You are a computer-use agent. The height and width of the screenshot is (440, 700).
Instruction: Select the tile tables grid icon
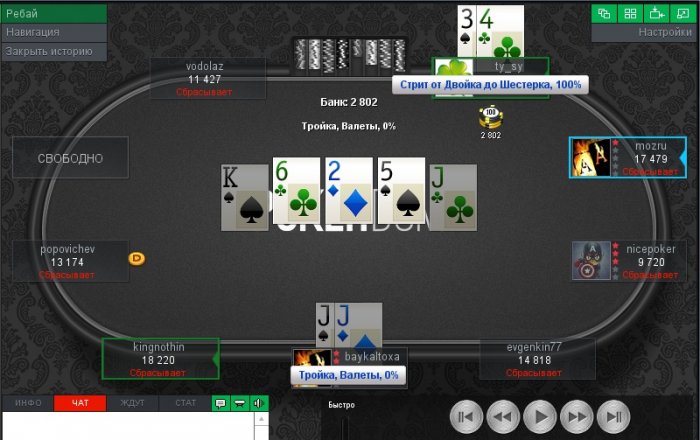click(631, 13)
